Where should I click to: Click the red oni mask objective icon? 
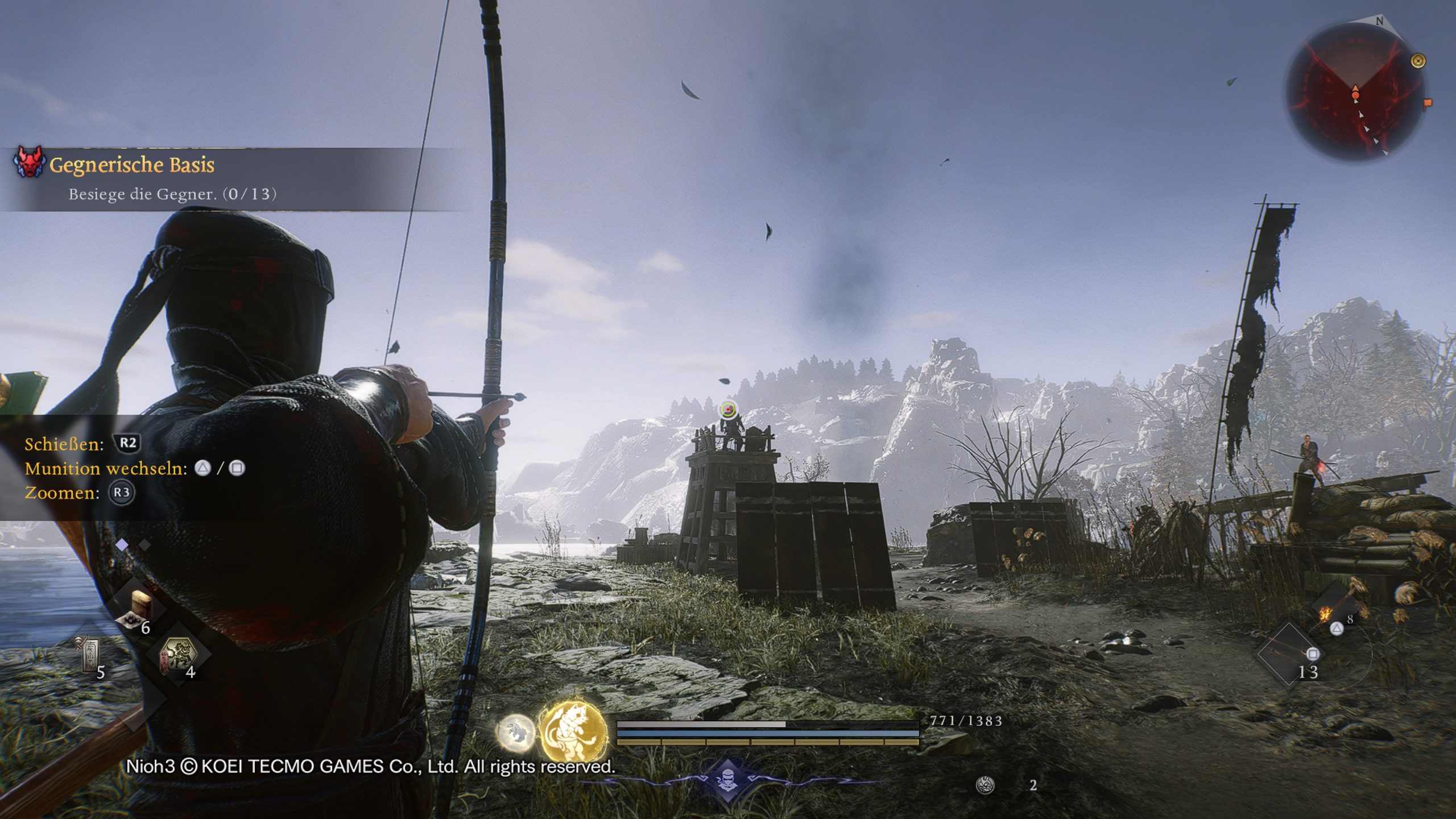pos(28,162)
